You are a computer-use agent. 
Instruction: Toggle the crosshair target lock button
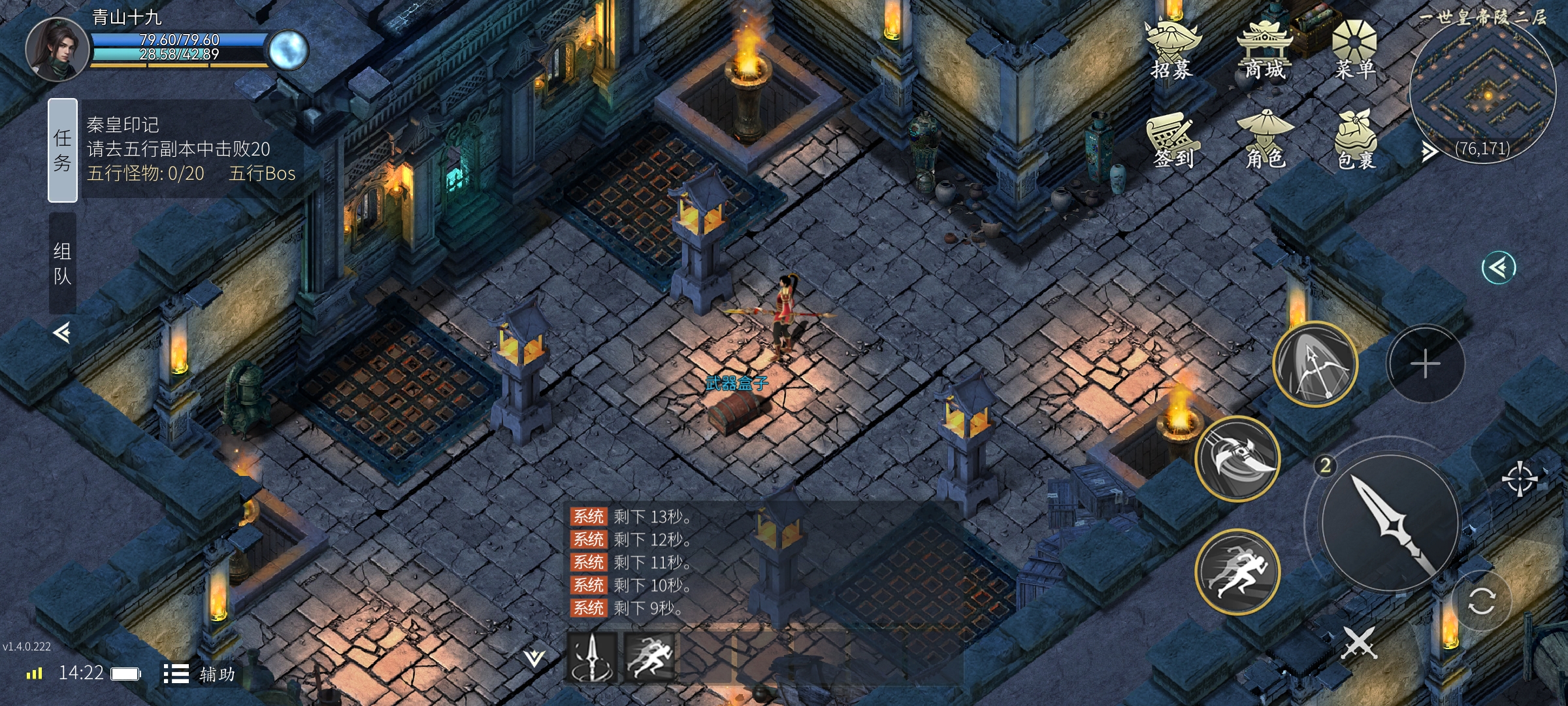tap(1519, 479)
